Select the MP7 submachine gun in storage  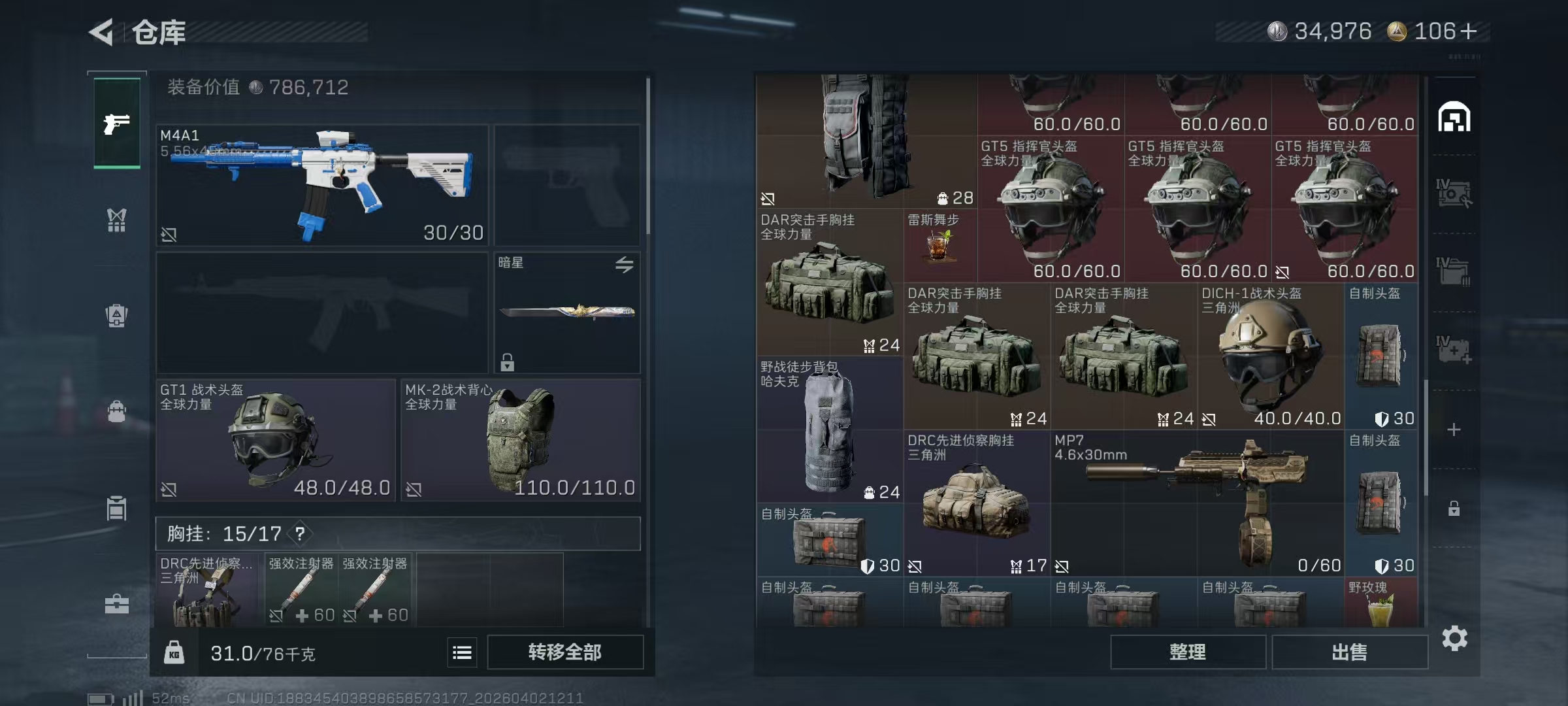point(1197,502)
